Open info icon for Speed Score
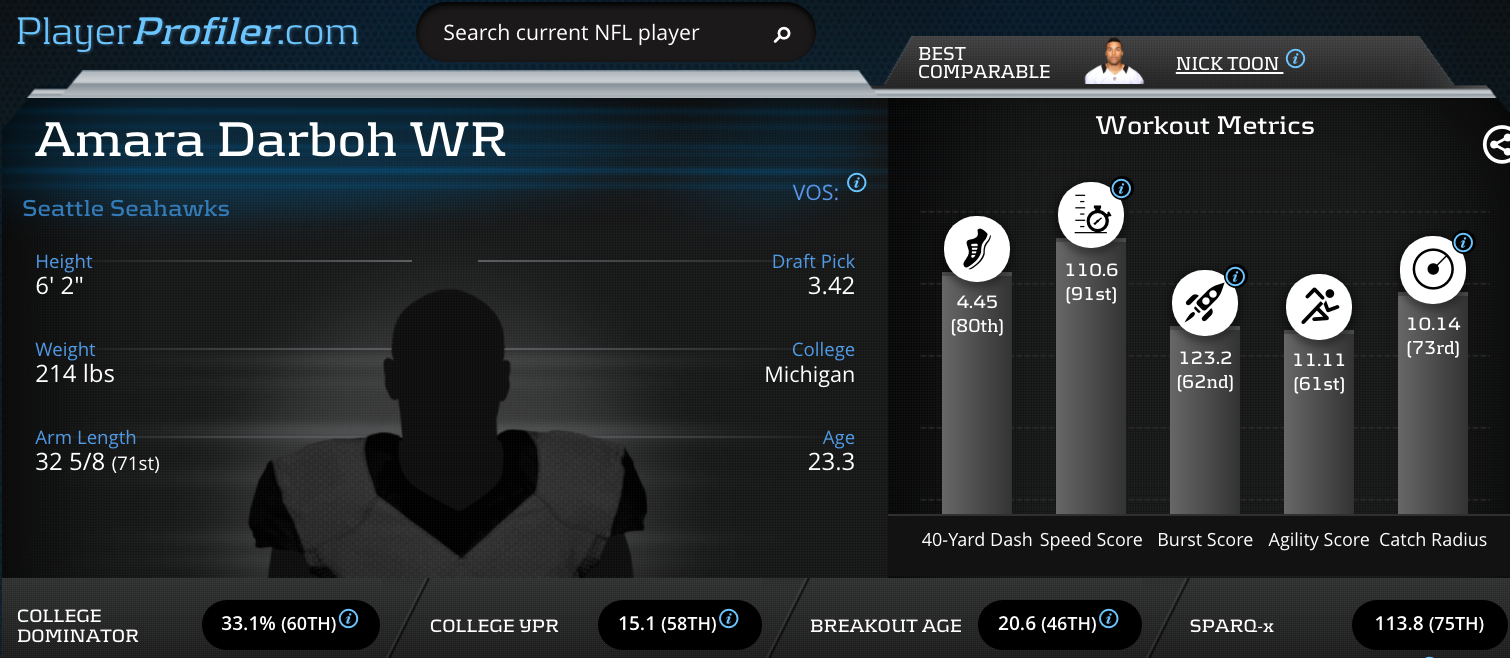 click(1121, 188)
